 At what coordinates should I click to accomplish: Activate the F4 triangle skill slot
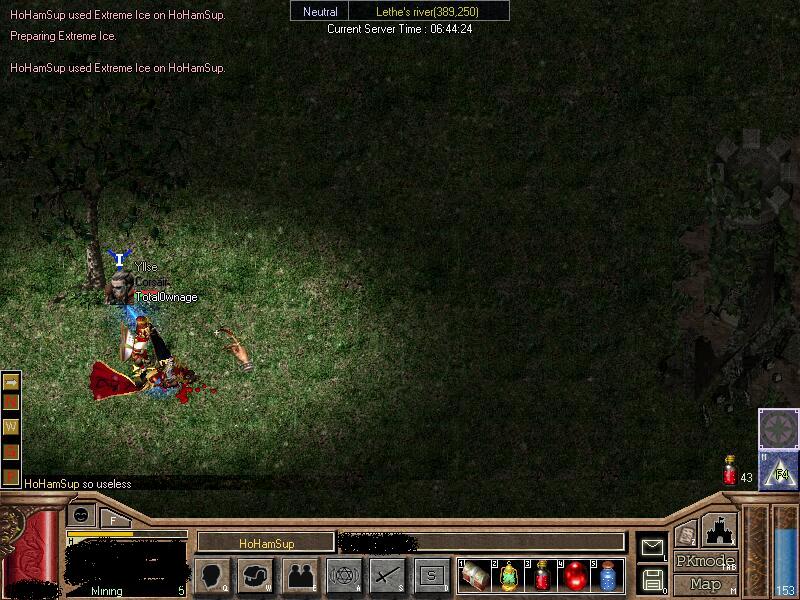[x=778, y=471]
